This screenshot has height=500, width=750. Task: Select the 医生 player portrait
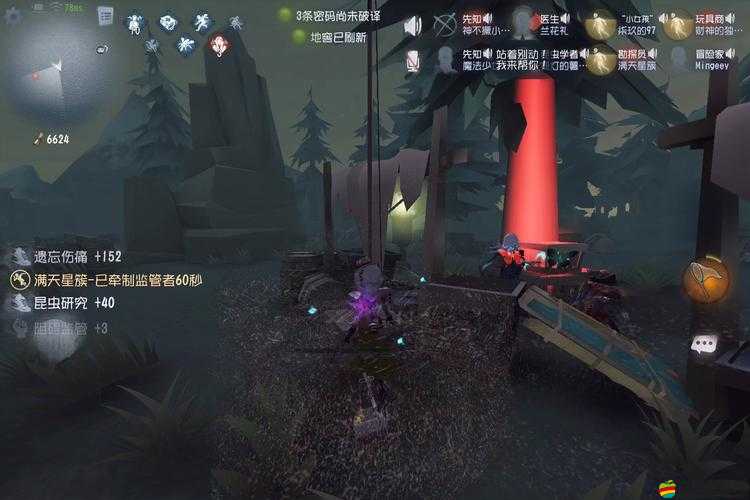[522, 23]
